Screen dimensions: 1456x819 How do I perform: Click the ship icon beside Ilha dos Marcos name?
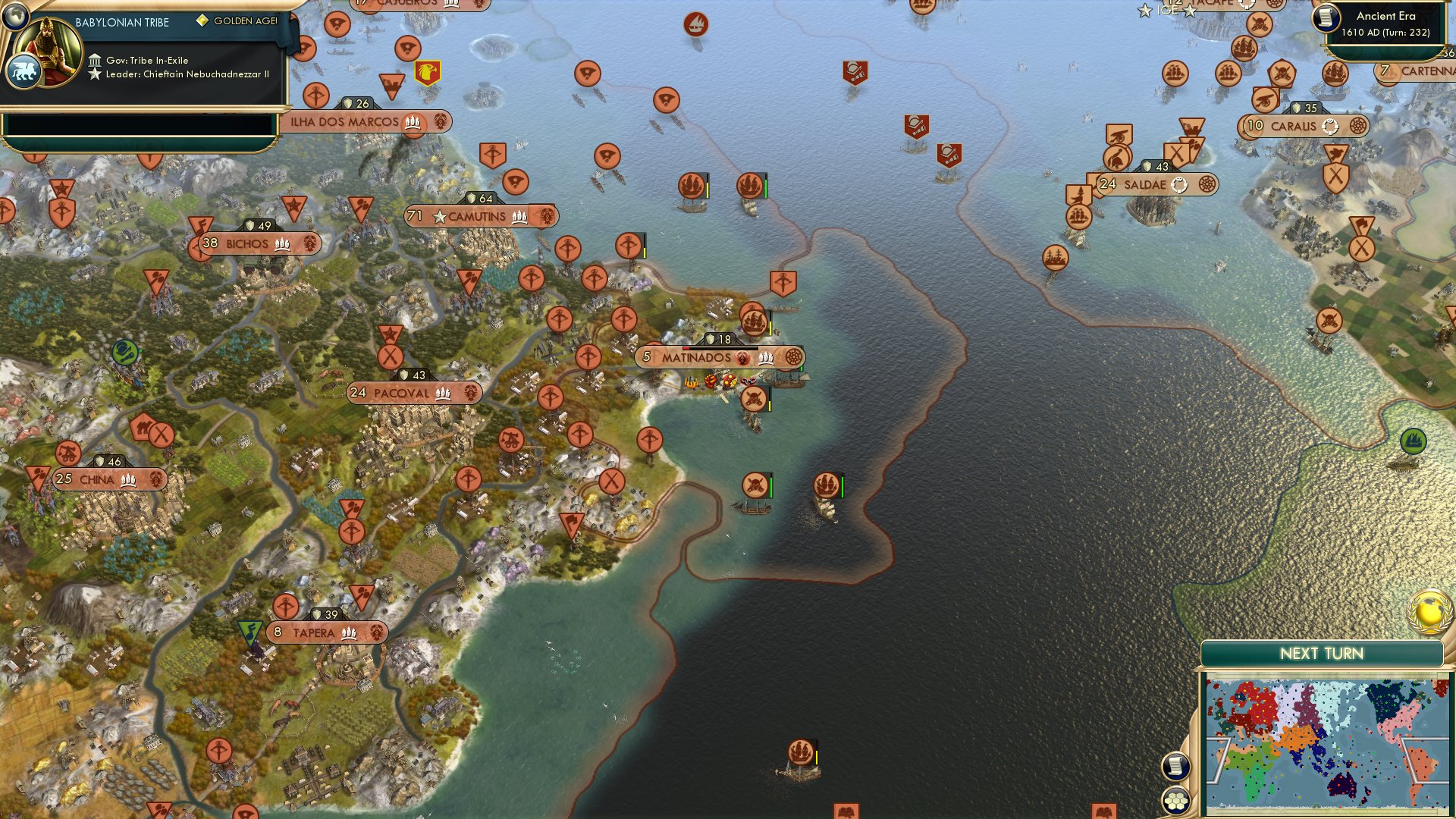point(413,123)
